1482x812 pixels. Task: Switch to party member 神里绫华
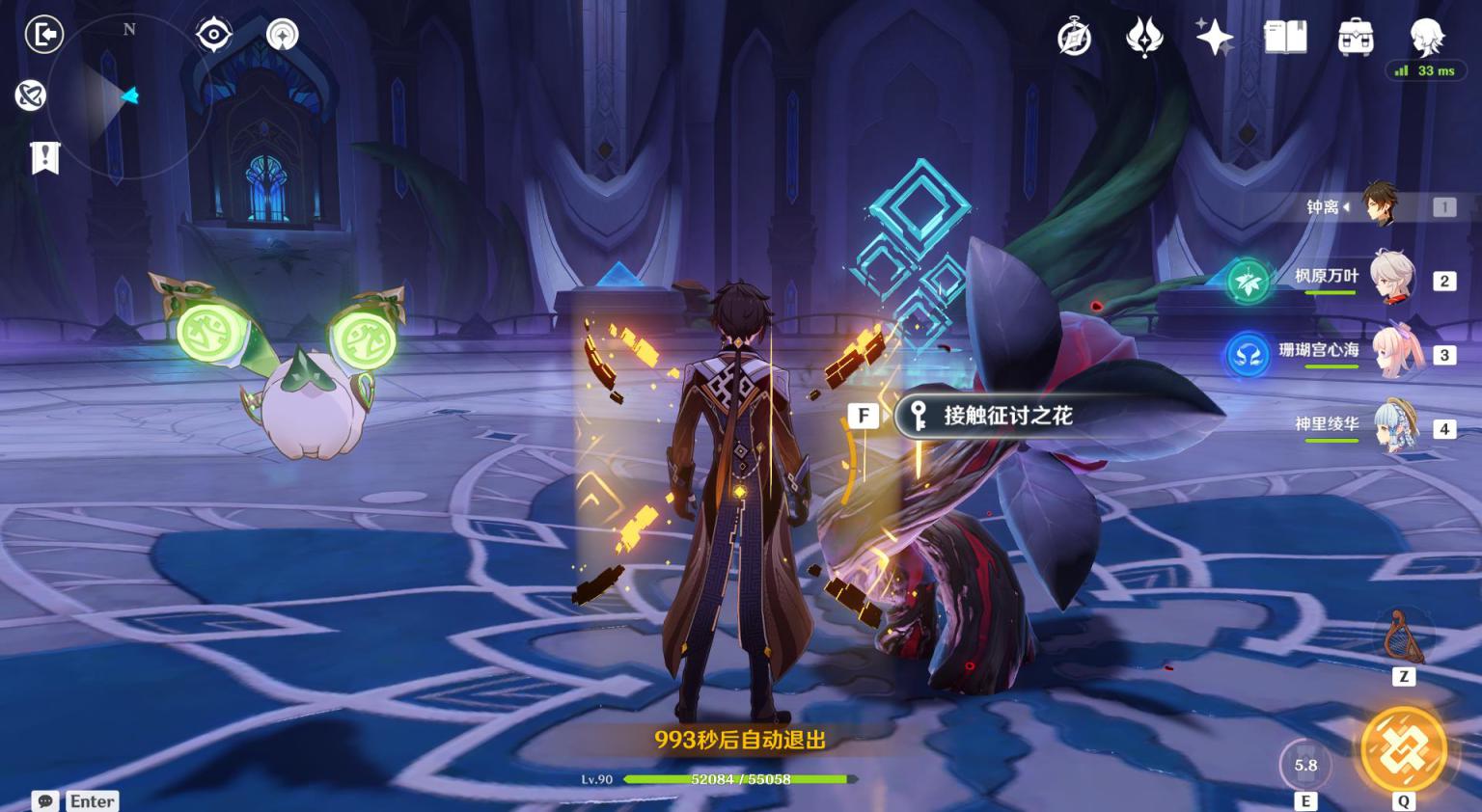(x=1395, y=426)
